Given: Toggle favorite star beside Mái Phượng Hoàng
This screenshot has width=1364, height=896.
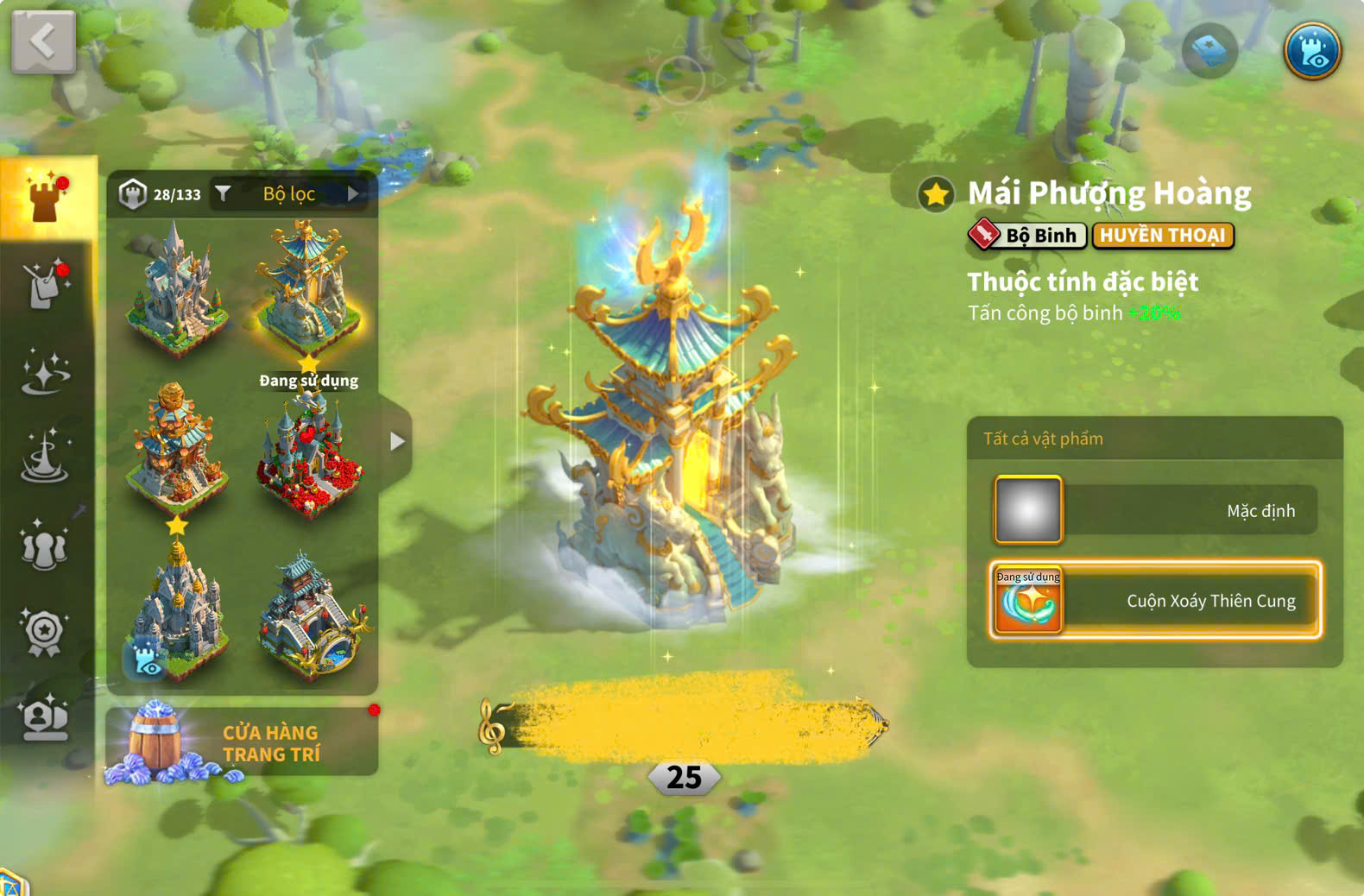Looking at the screenshot, I should tap(936, 194).
